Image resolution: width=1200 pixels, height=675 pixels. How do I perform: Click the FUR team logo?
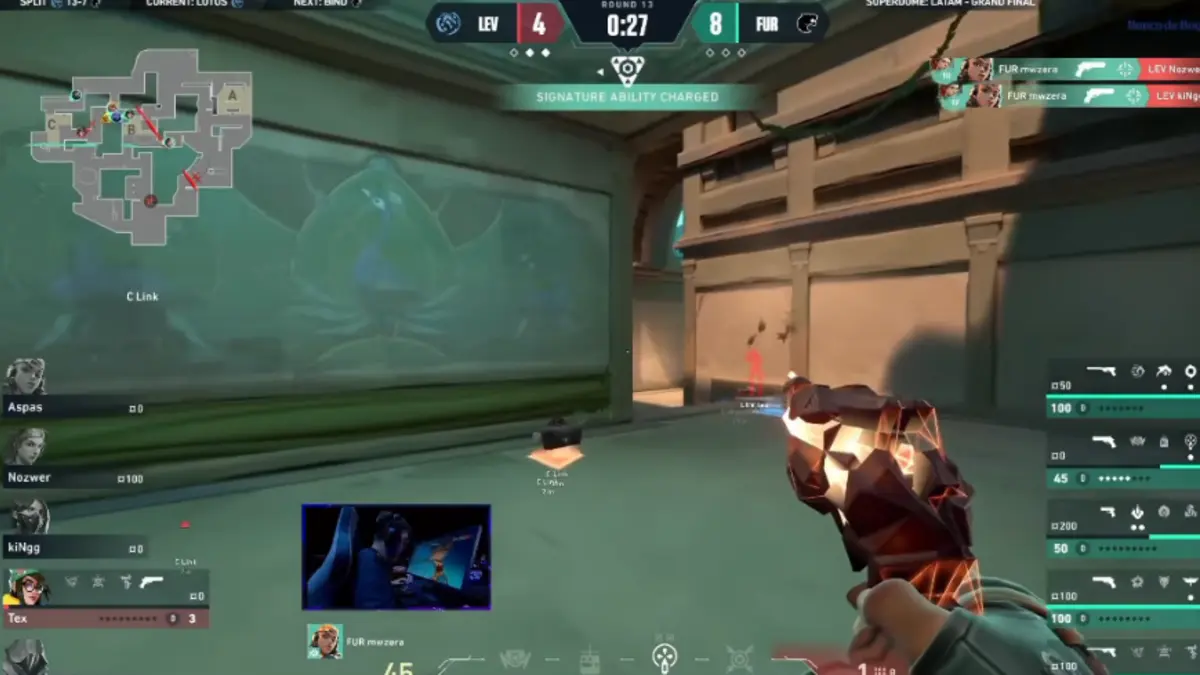806,24
